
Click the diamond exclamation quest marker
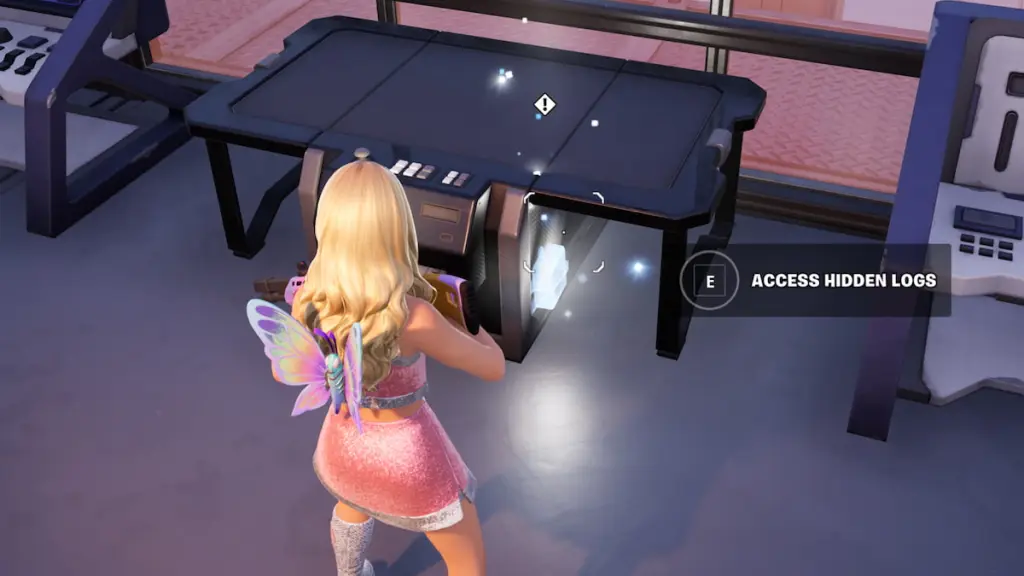[544, 104]
